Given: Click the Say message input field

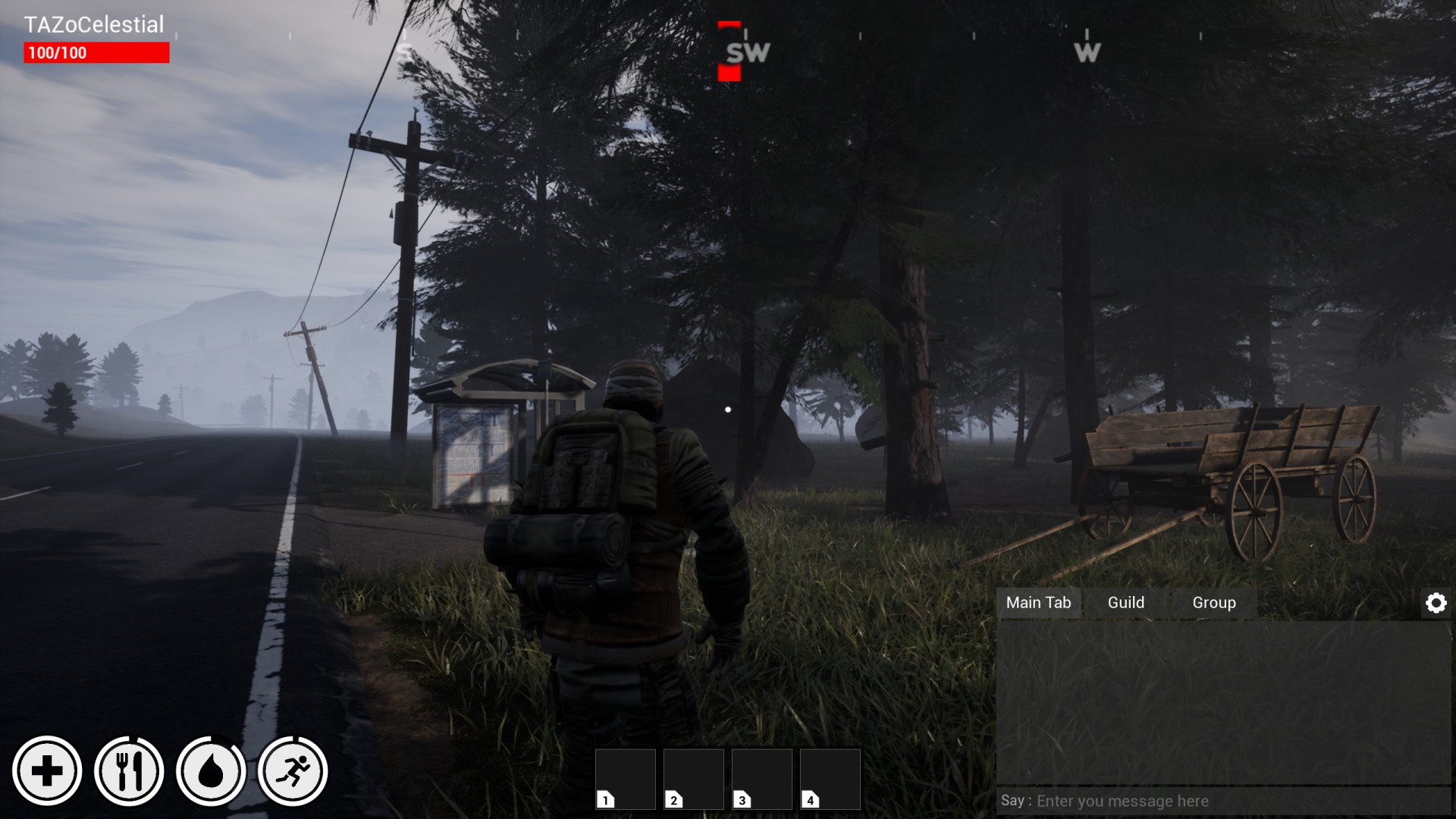Looking at the screenshot, I should coord(1221,800).
